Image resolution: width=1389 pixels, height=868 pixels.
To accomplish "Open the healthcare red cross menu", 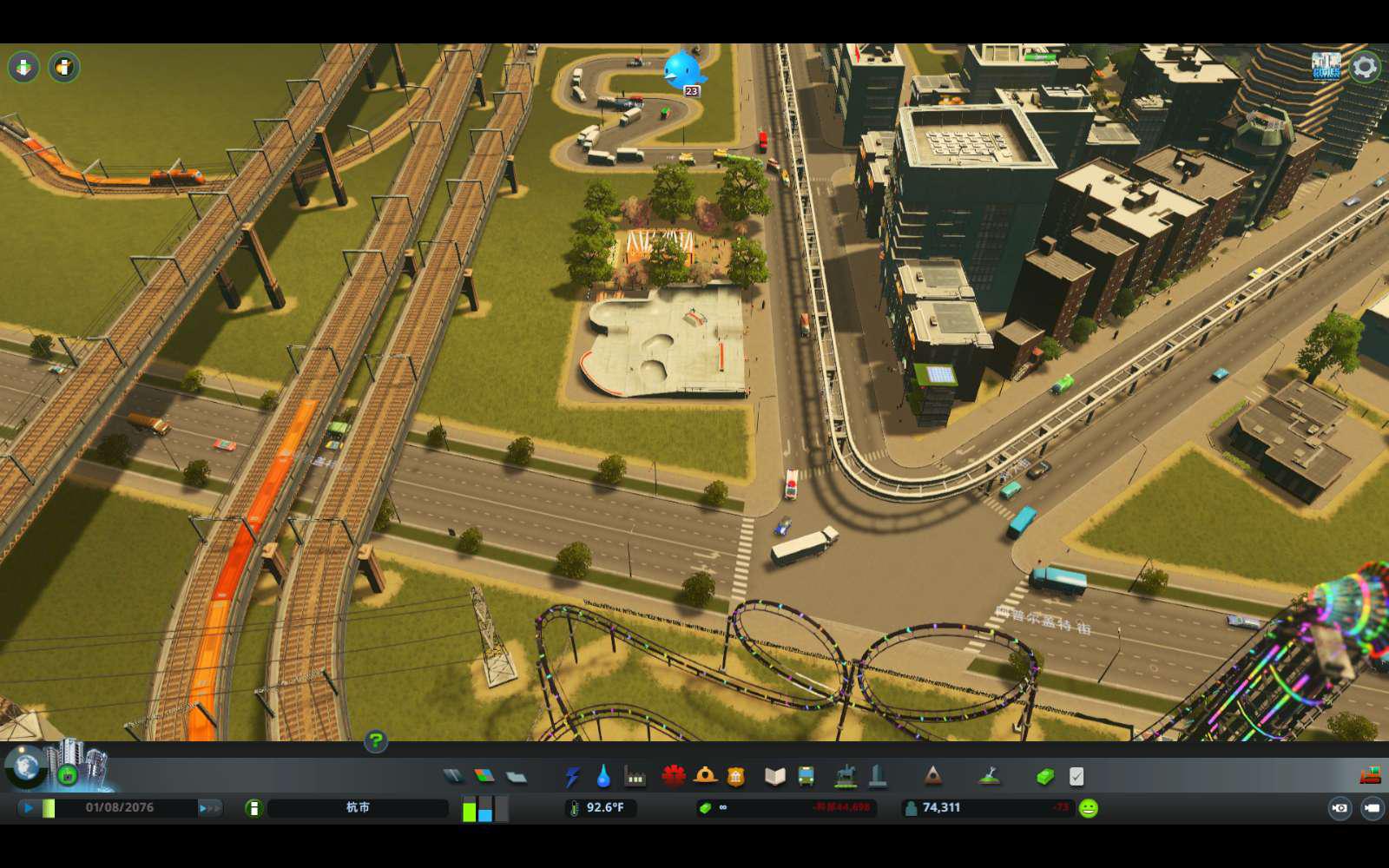I will (674, 776).
